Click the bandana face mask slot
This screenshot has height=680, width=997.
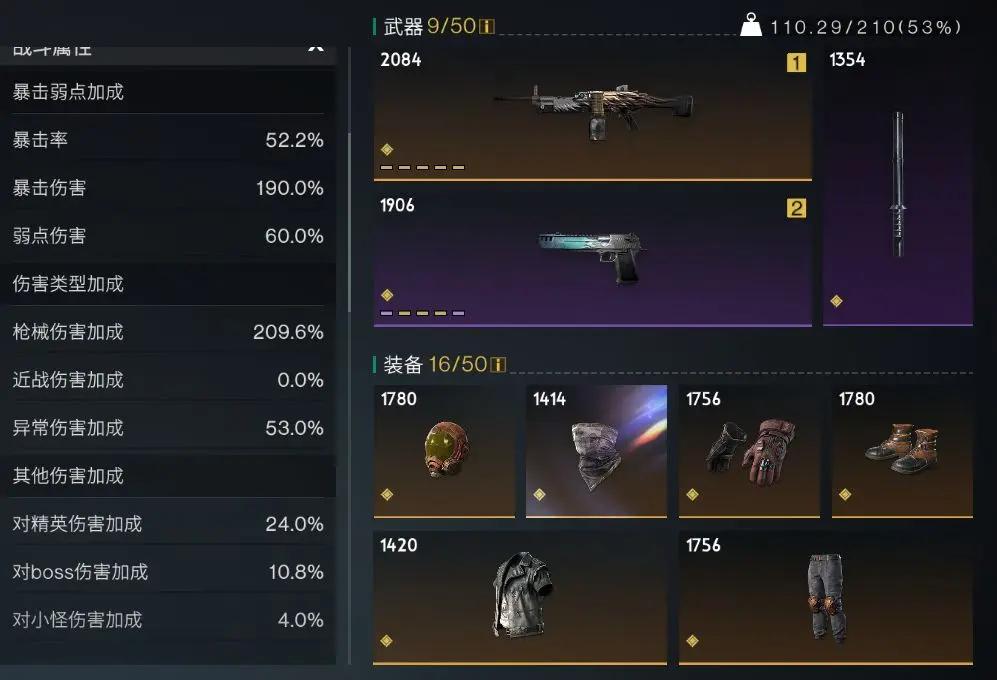[x=596, y=450]
